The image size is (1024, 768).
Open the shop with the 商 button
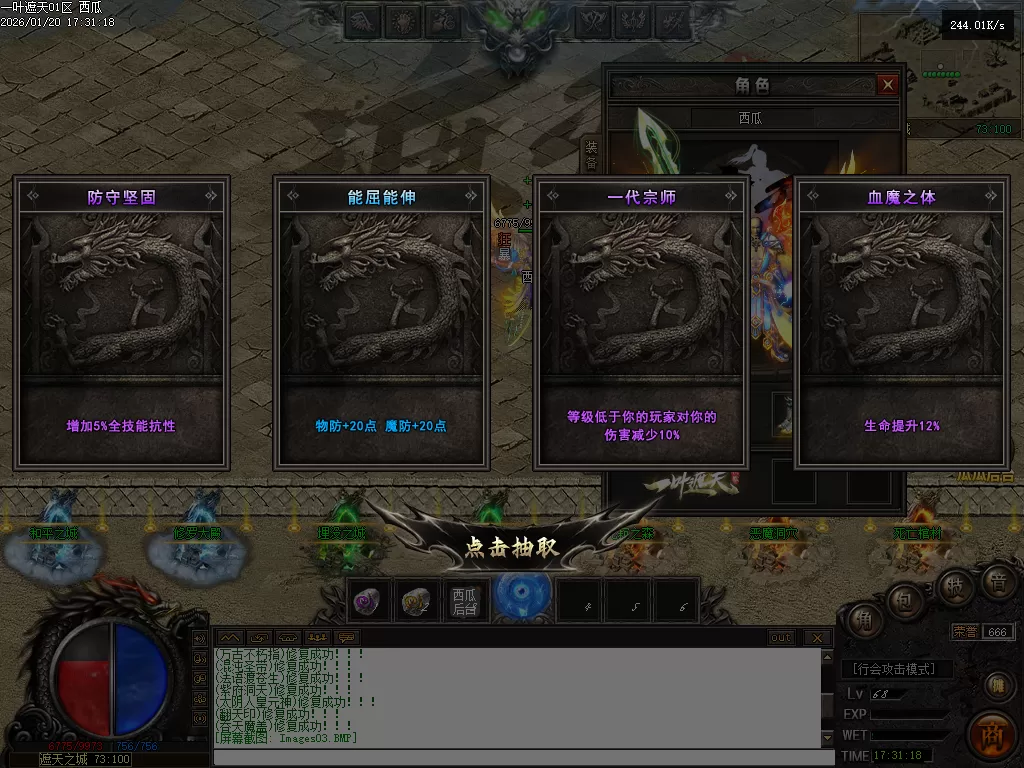click(x=992, y=735)
